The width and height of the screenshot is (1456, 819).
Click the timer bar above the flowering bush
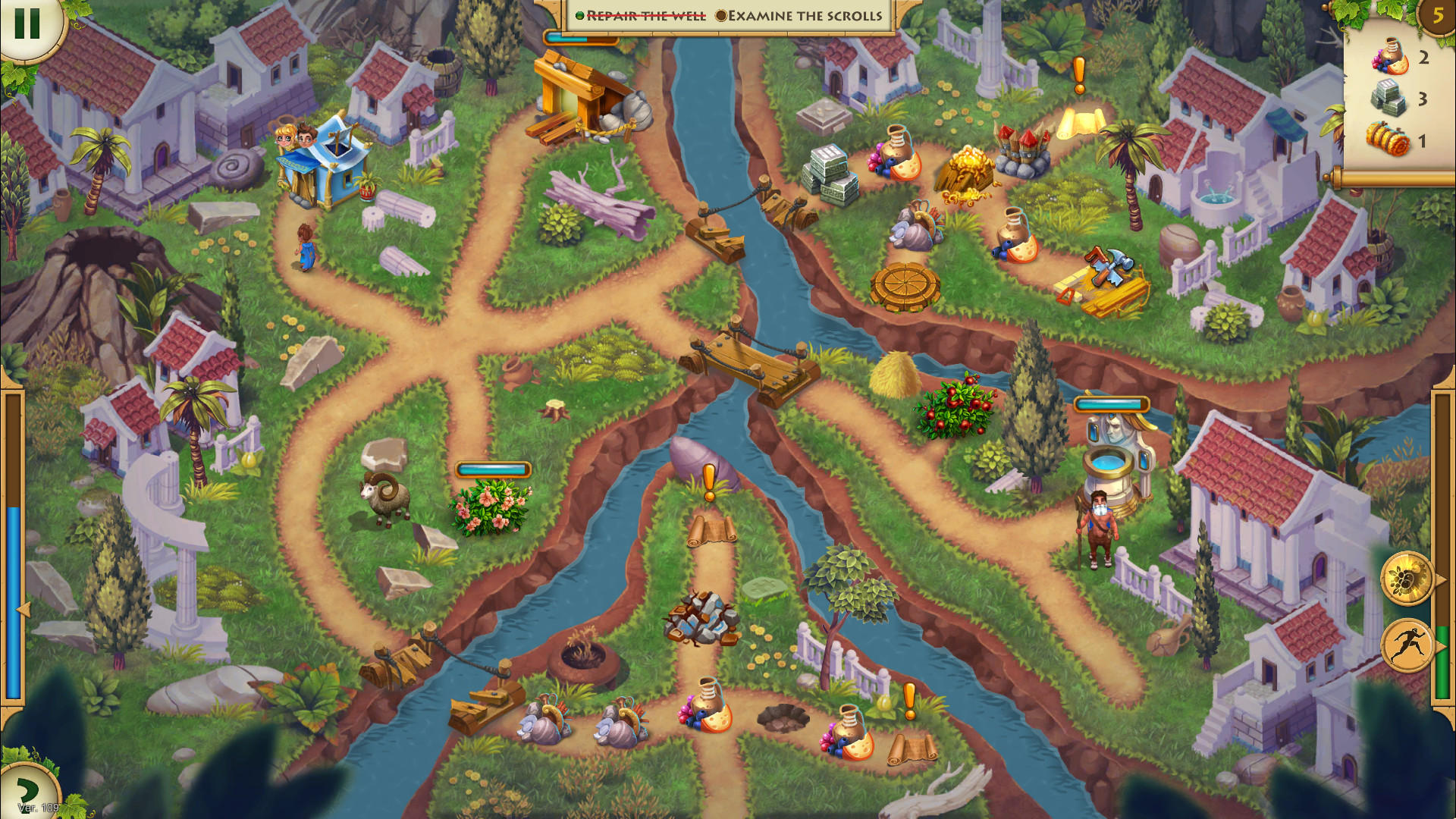(x=491, y=470)
